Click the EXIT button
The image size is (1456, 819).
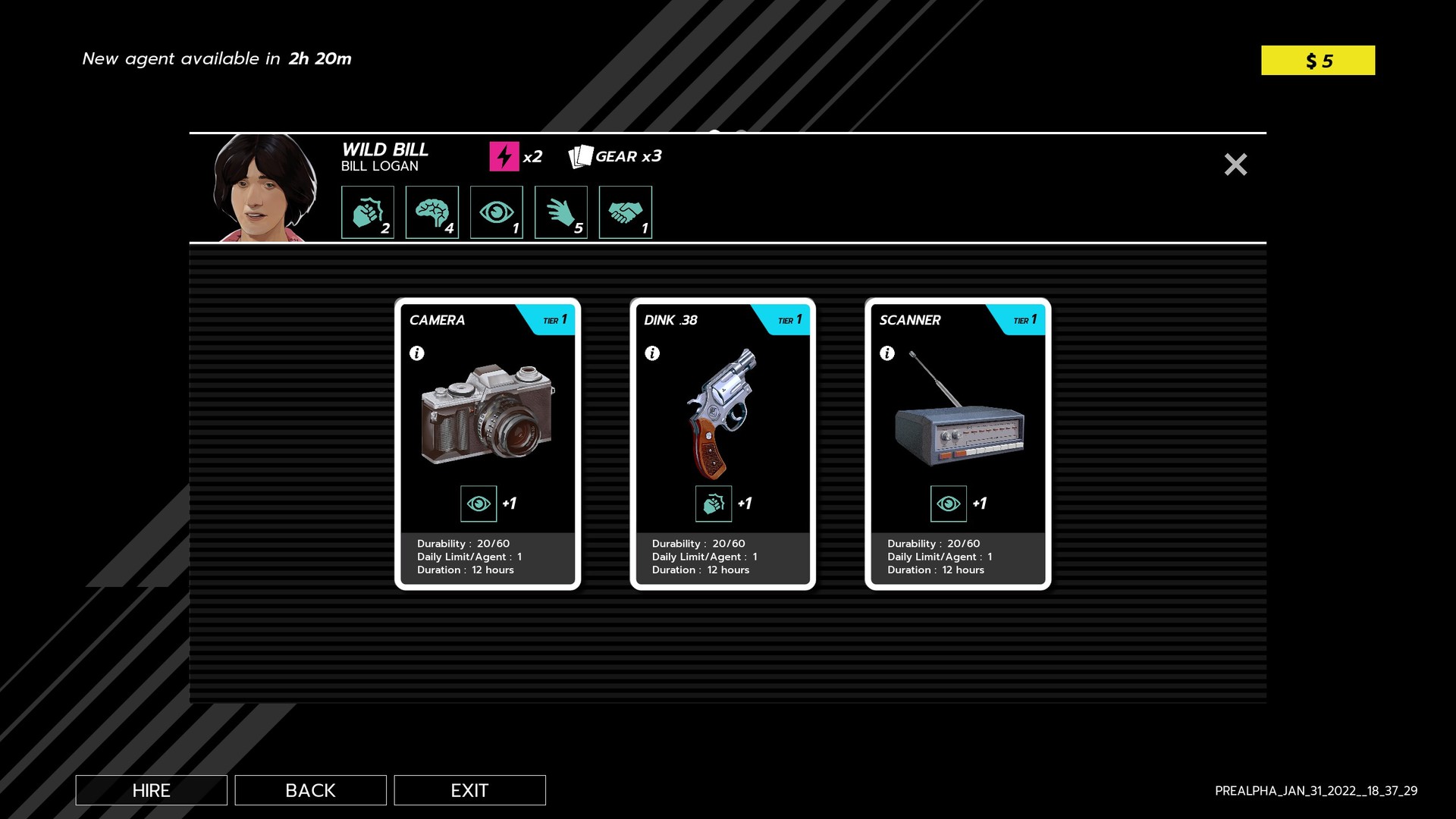tap(469, 790)
